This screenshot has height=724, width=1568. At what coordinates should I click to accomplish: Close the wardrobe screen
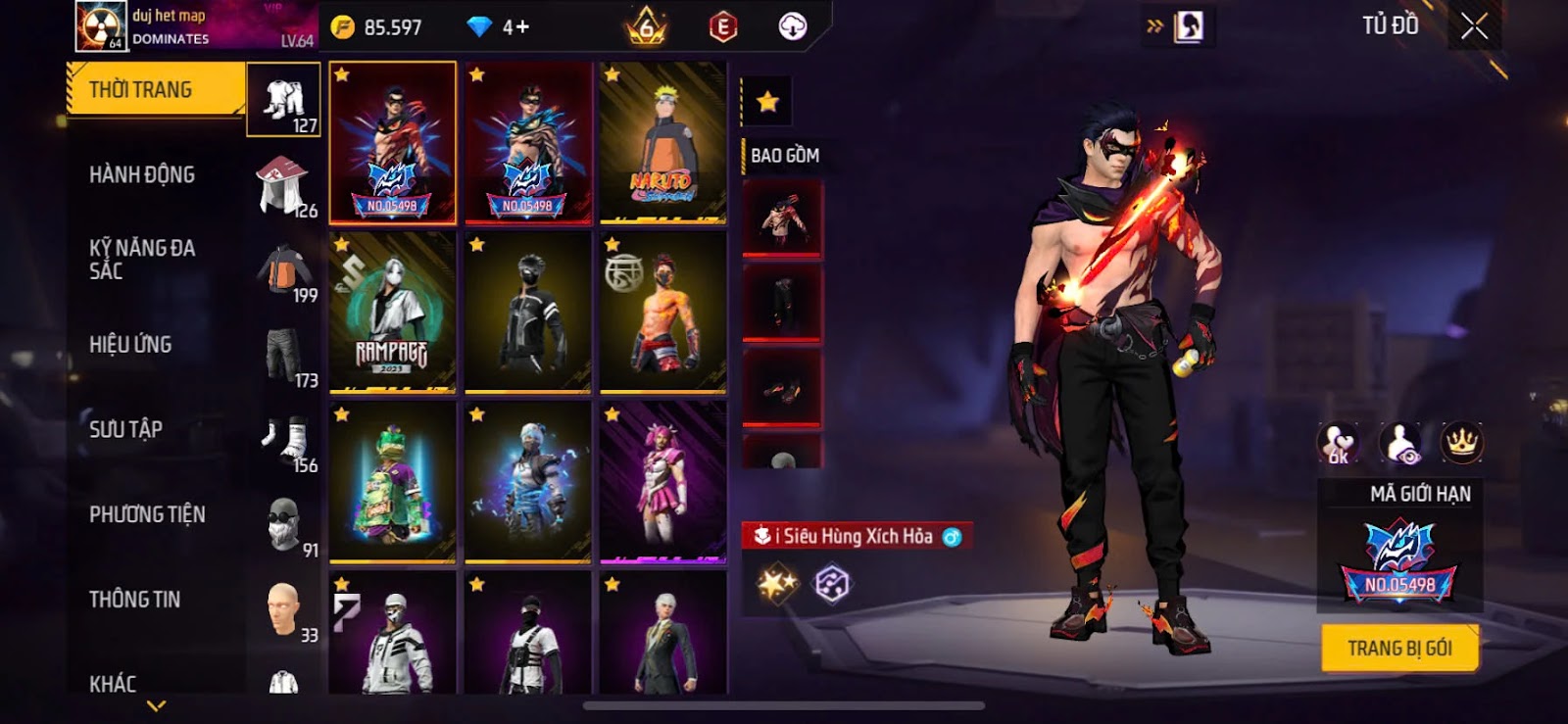pos(1474,26)
